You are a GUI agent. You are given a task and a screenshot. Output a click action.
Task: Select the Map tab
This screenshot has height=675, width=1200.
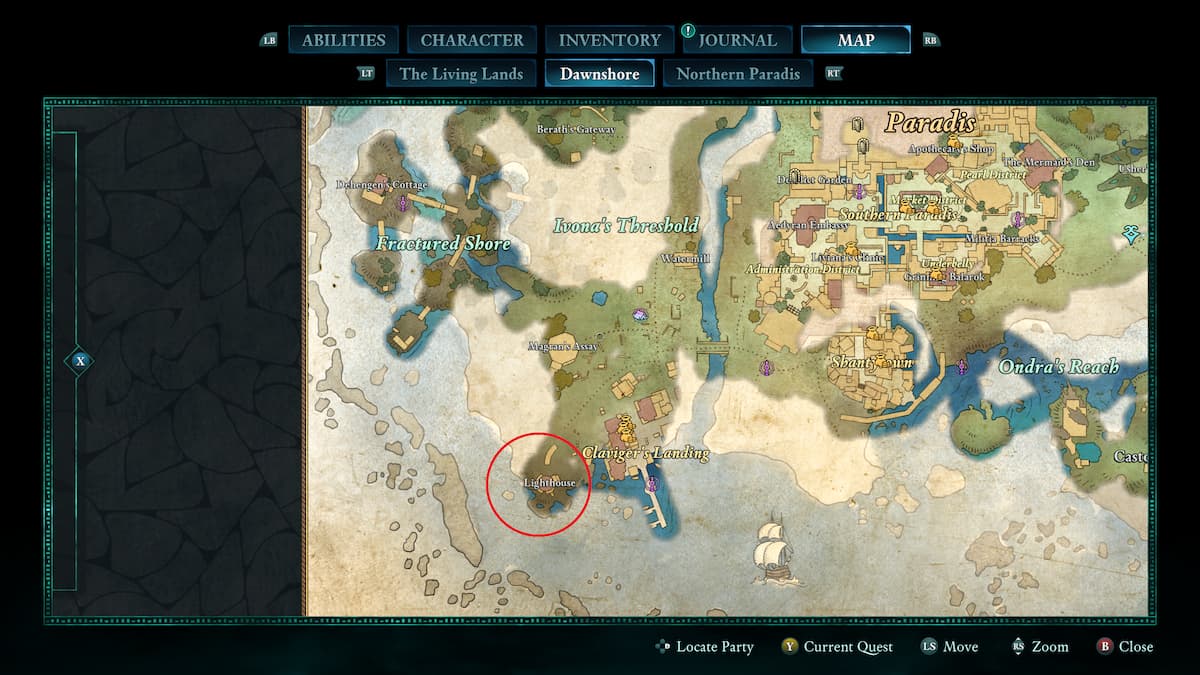point(855,40)
